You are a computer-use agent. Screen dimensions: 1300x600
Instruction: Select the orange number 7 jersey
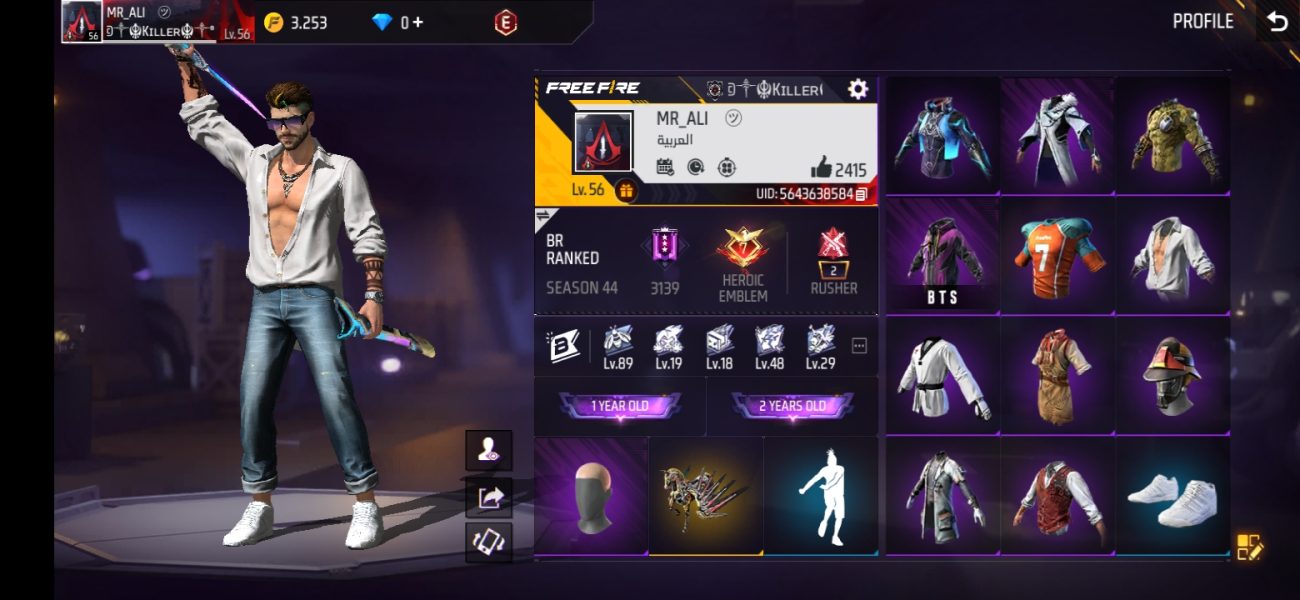1057,255
